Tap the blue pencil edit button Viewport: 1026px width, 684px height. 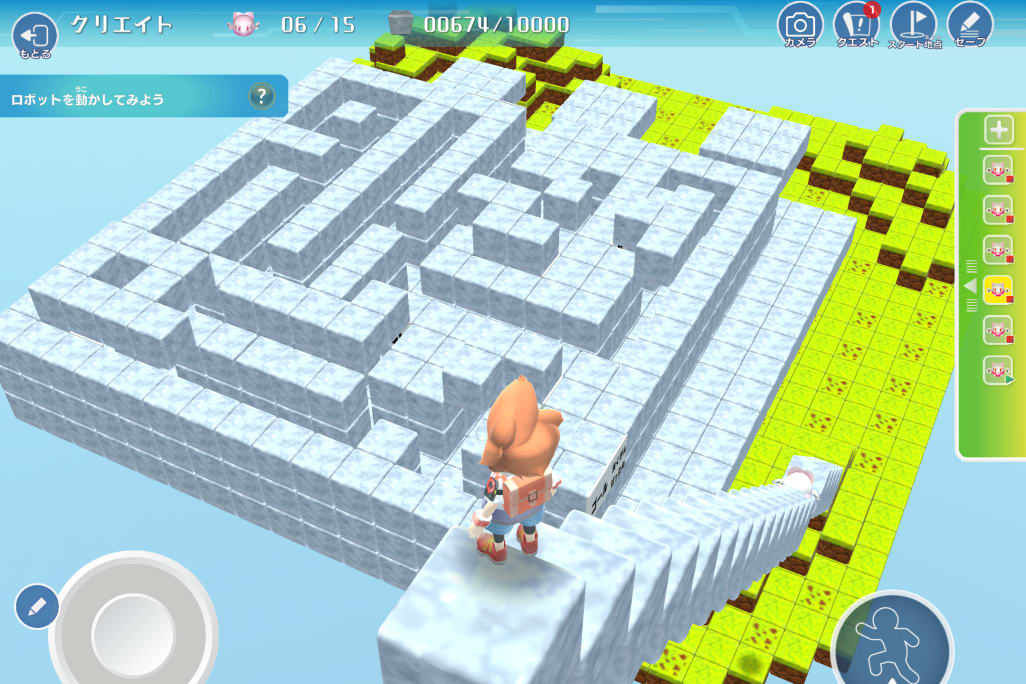pos(37,606)
